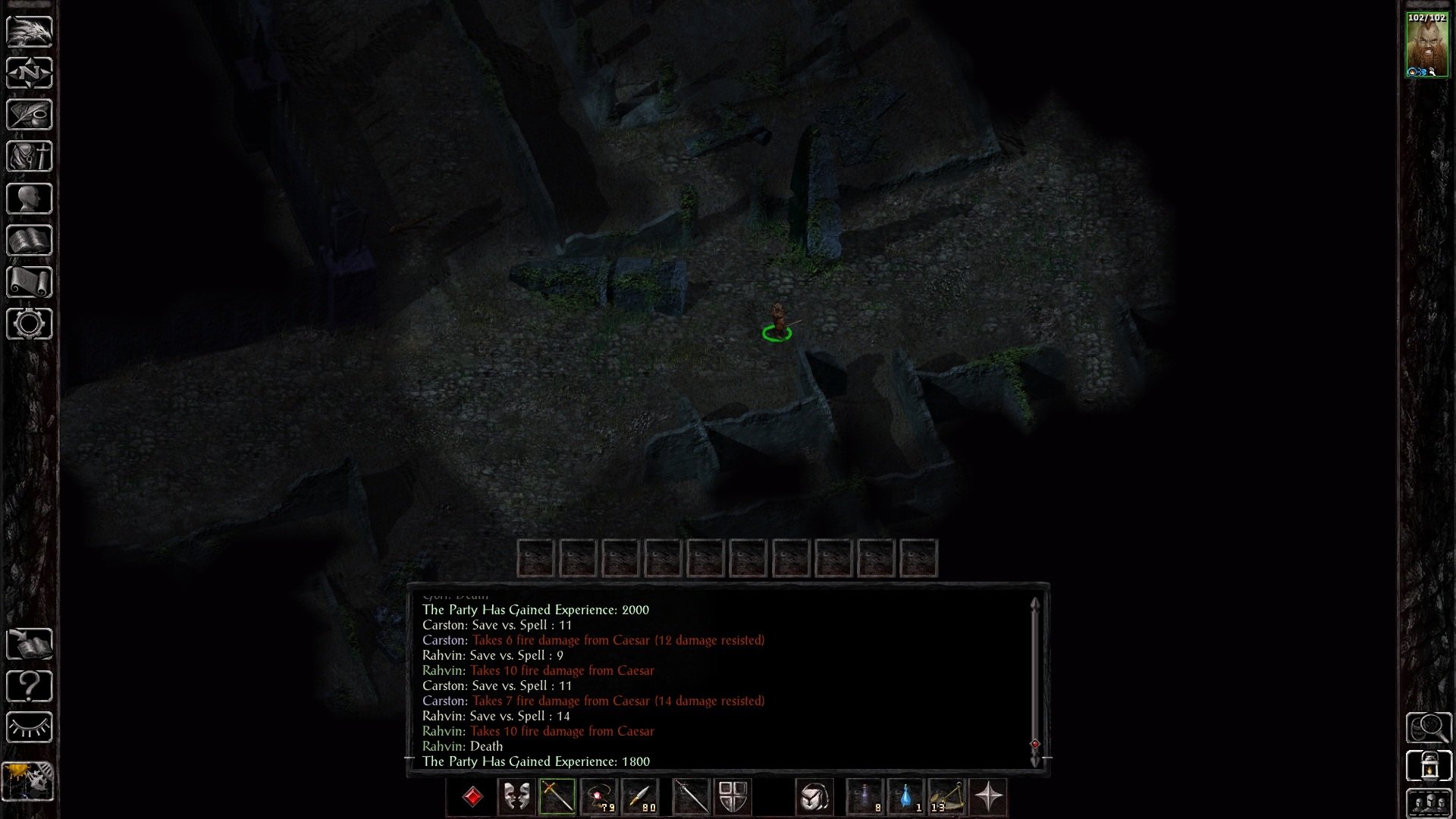Open the inventory screen button
Screen dimensions: 1456x819
point(30,157)
